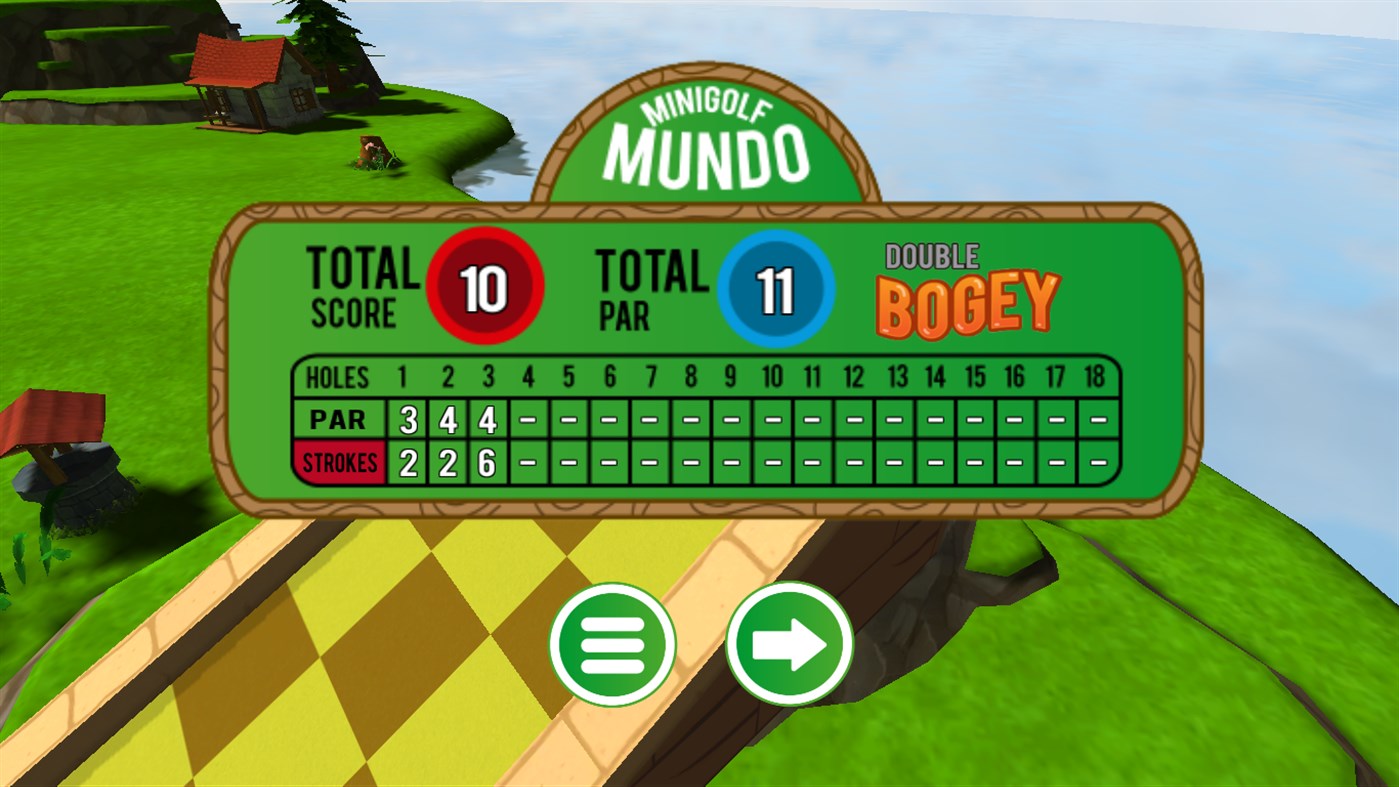Open the menu using the hamburger icon
The width and height of the screenshot is (1399, 787).
614,645
